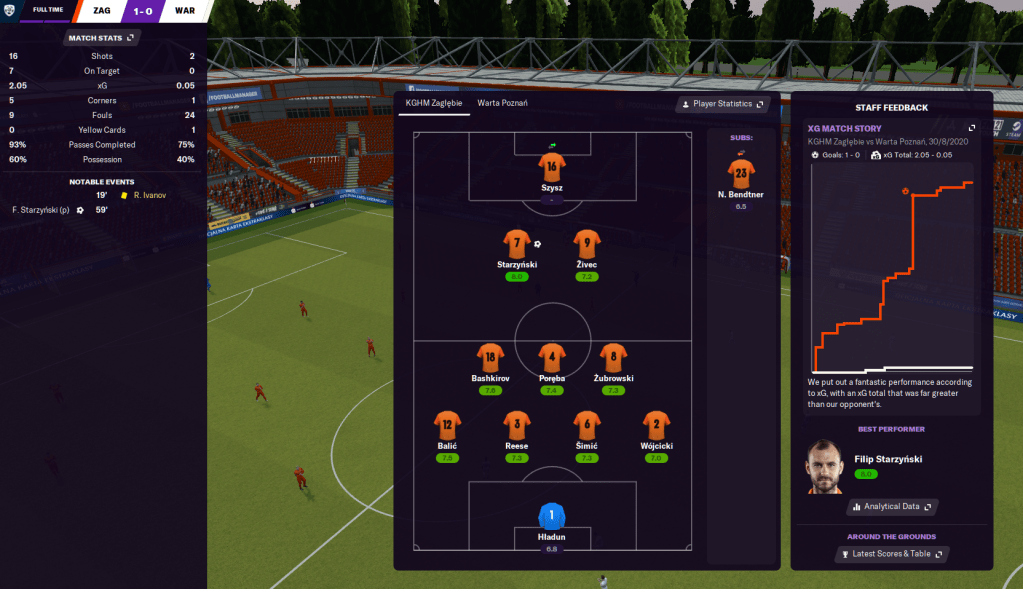The image size is (1023, 589).
Task: Switch to the Warta Poznań lineup tab
Action: 502,103
